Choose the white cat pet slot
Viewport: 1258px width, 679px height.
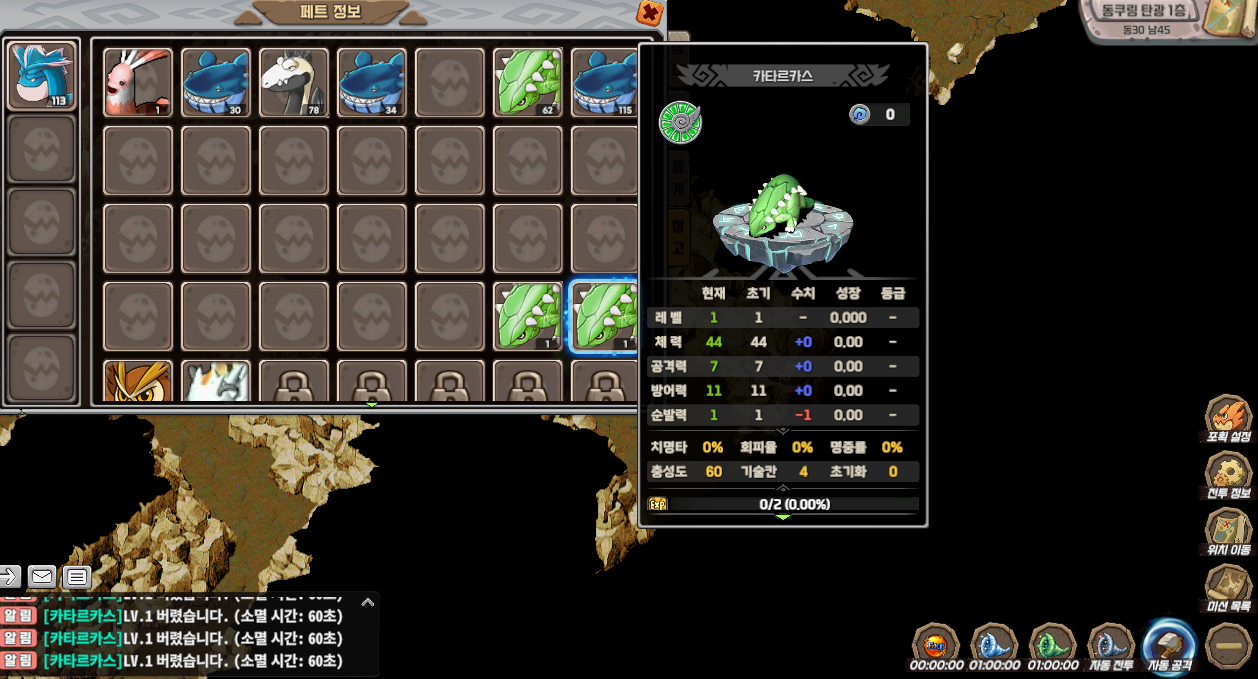pyautogui.click(x=216, y=382)
